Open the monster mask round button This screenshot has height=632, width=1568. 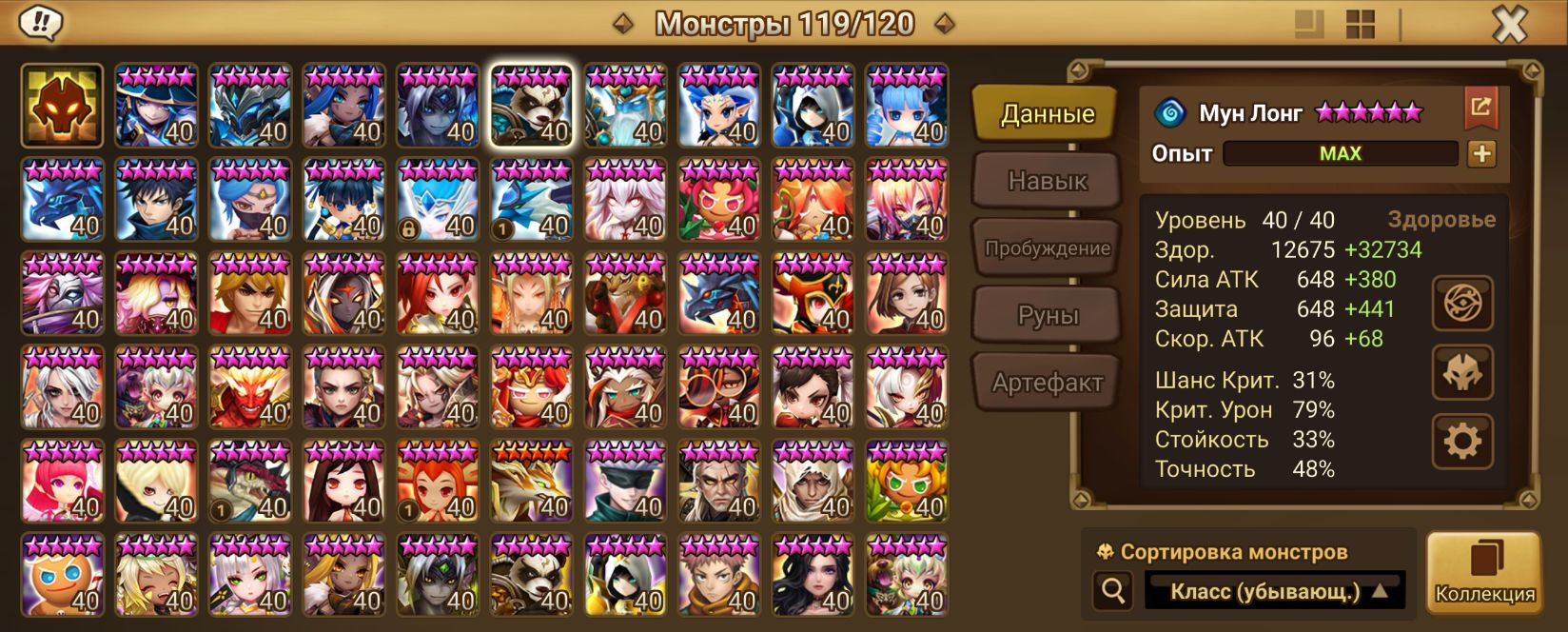pos(1462,372)
